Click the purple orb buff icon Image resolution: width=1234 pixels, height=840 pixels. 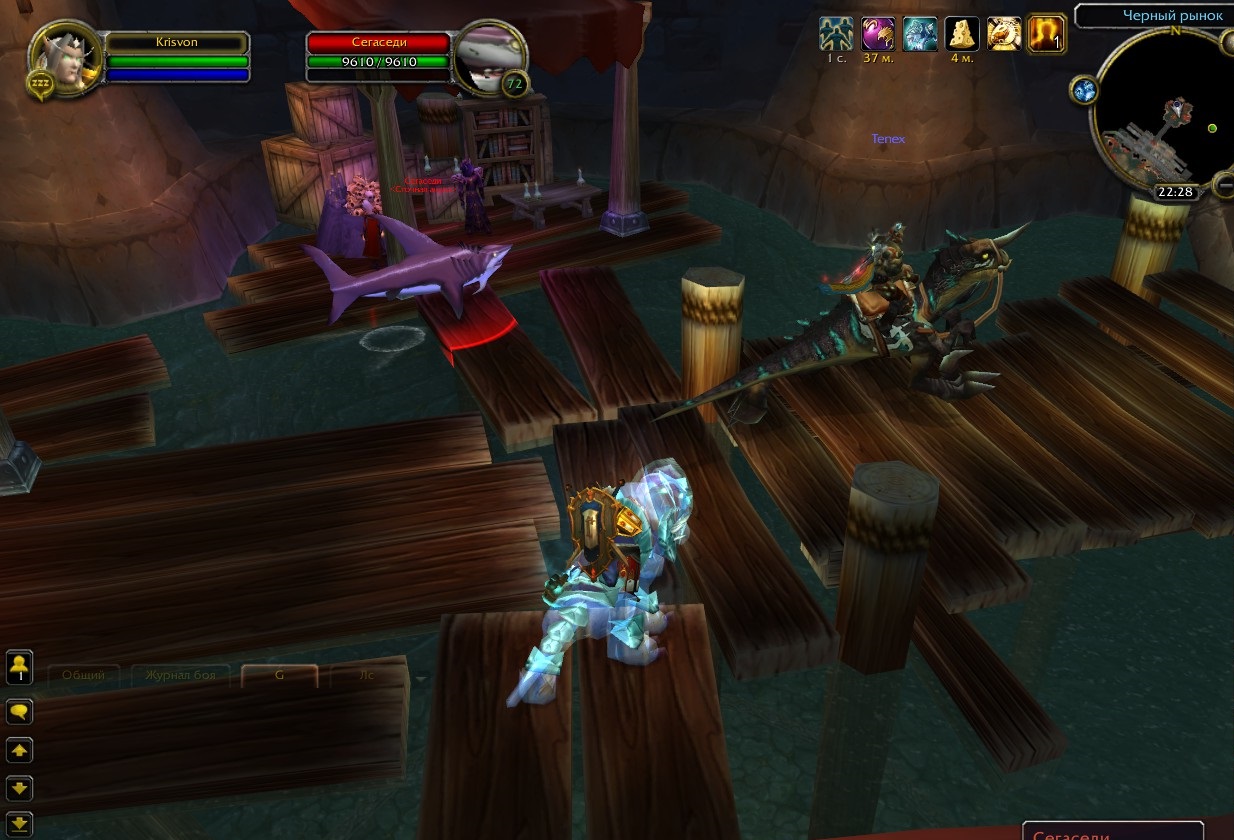coord(878,34)
